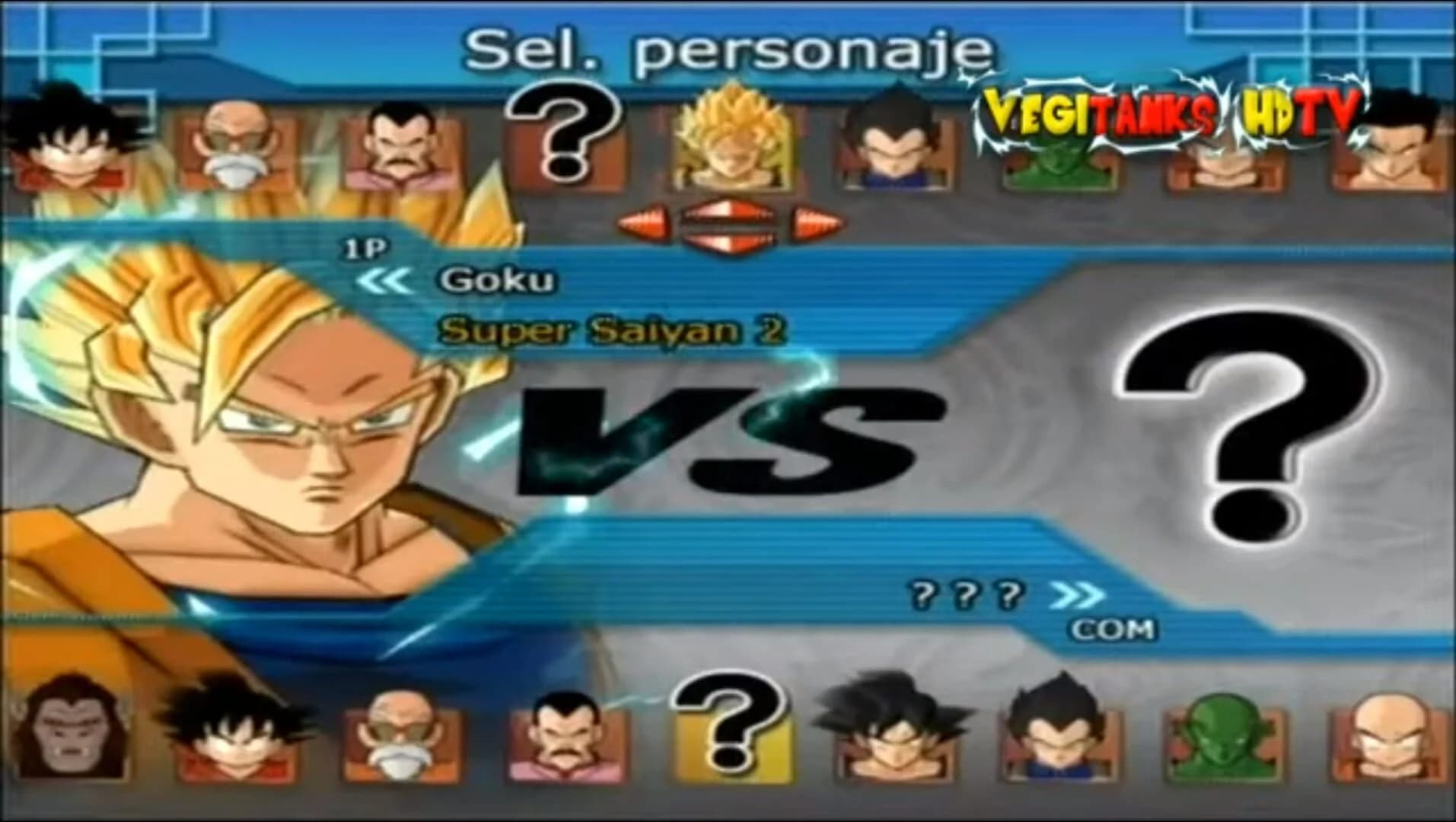
Task: Click the left red arrow to browse characters
Action: [x=643, y=221]
